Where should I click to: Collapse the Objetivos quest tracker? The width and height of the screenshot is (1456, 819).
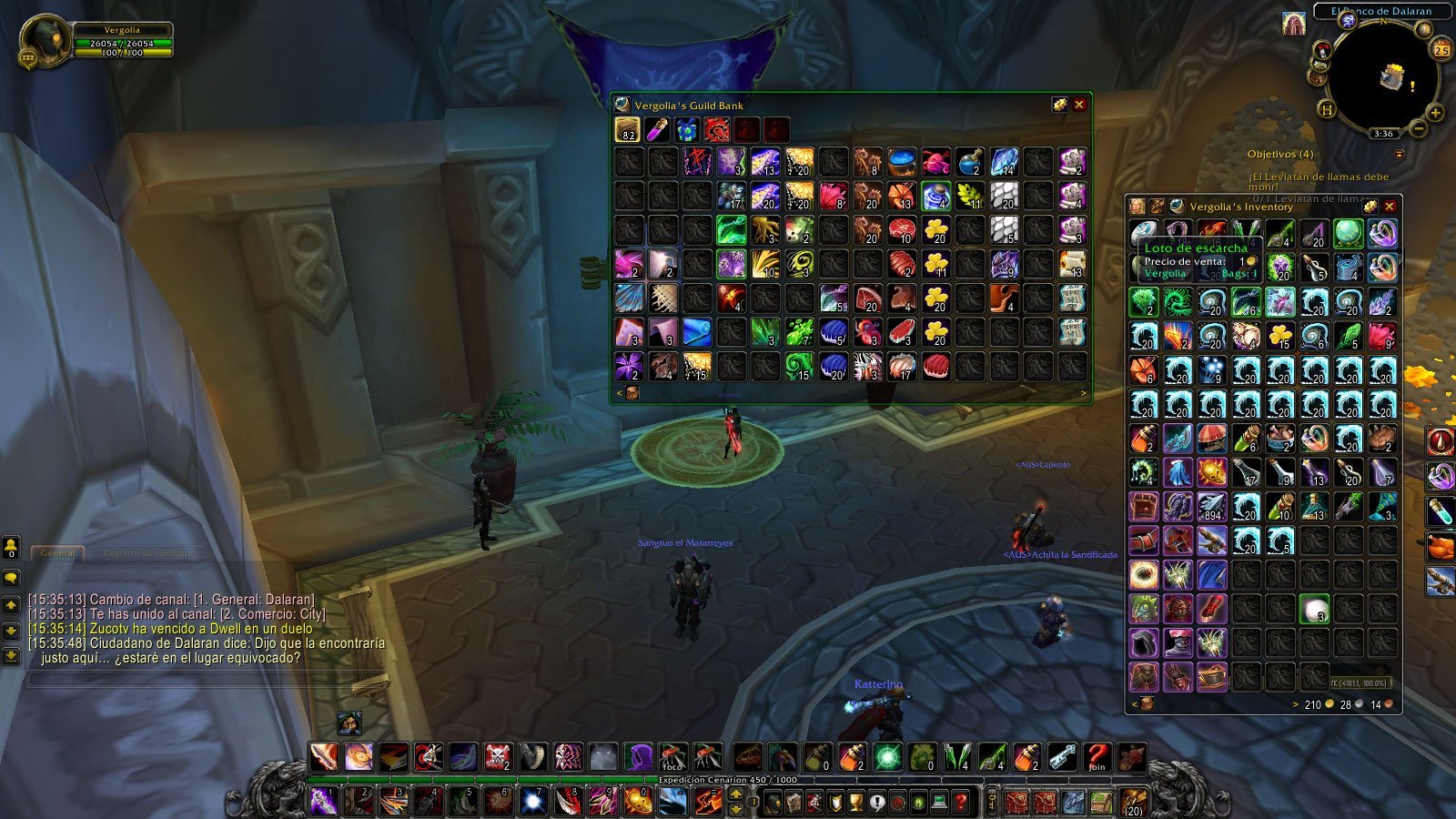(x=1400, y=155)
